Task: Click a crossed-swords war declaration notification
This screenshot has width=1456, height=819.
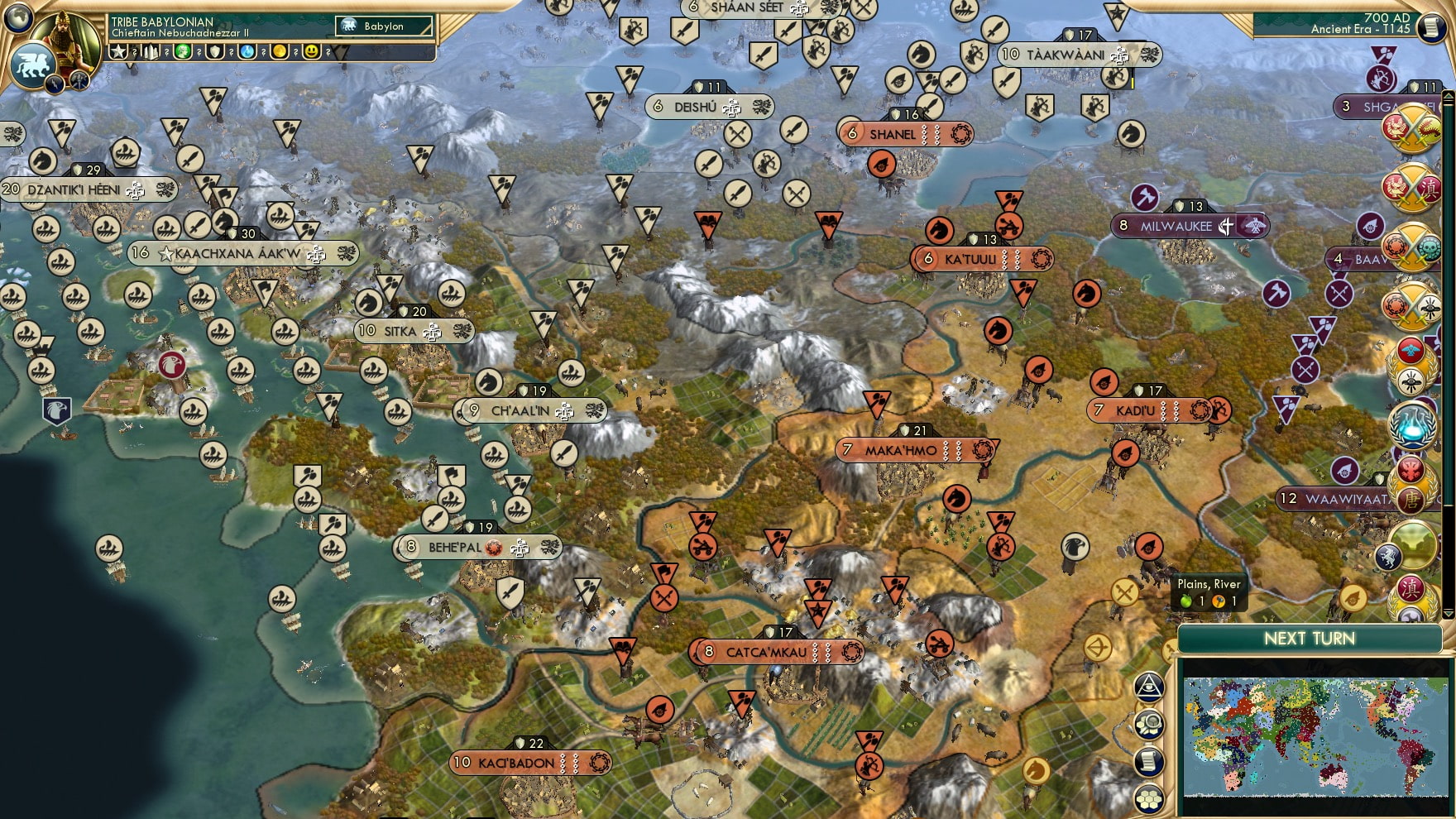Action: tap(1412, 130)
